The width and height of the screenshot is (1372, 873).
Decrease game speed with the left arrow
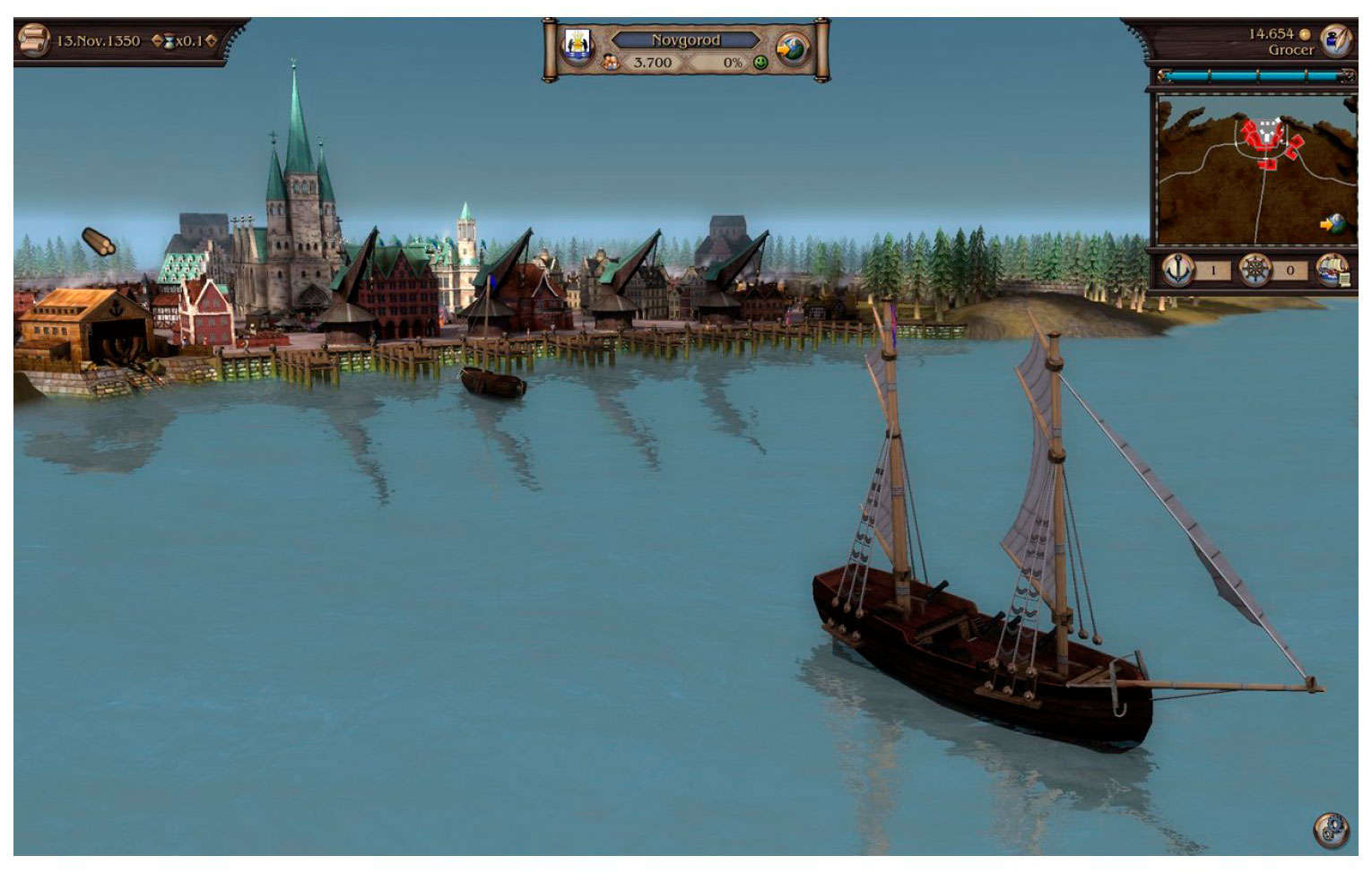tap(157, 40)
